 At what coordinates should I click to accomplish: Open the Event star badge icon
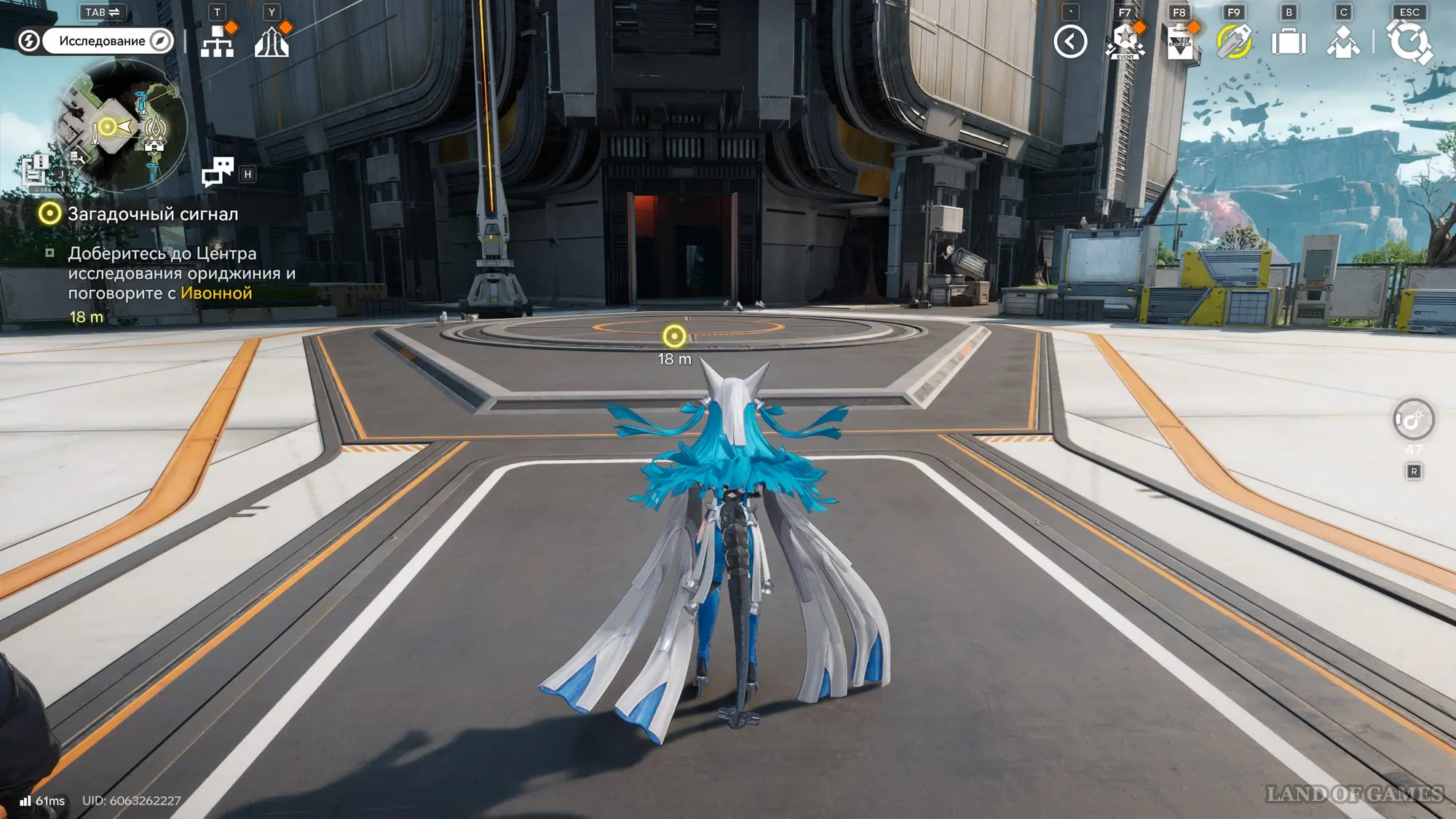point(1125,41)
